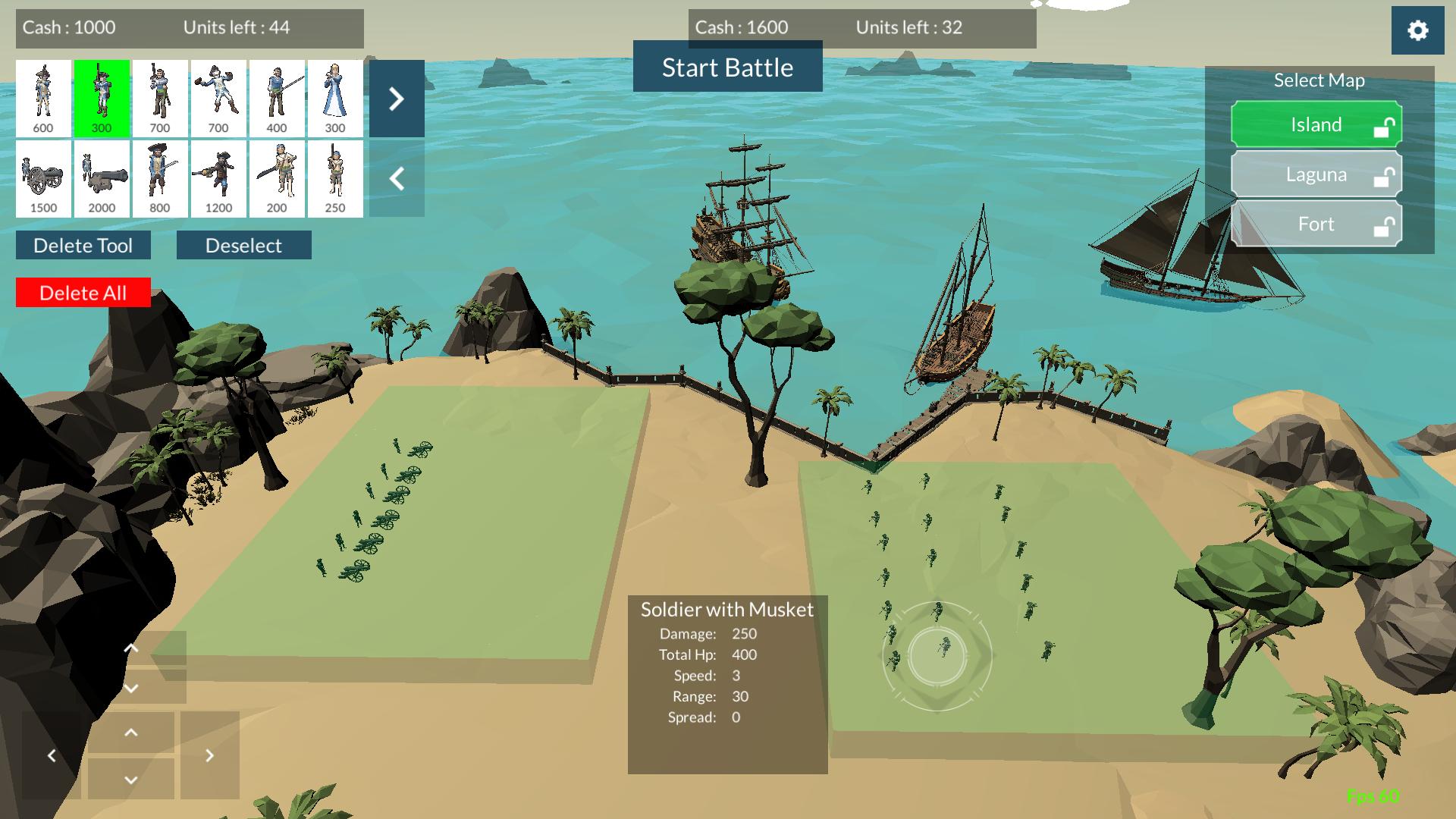Confirm Island as the selected map

1317,124
